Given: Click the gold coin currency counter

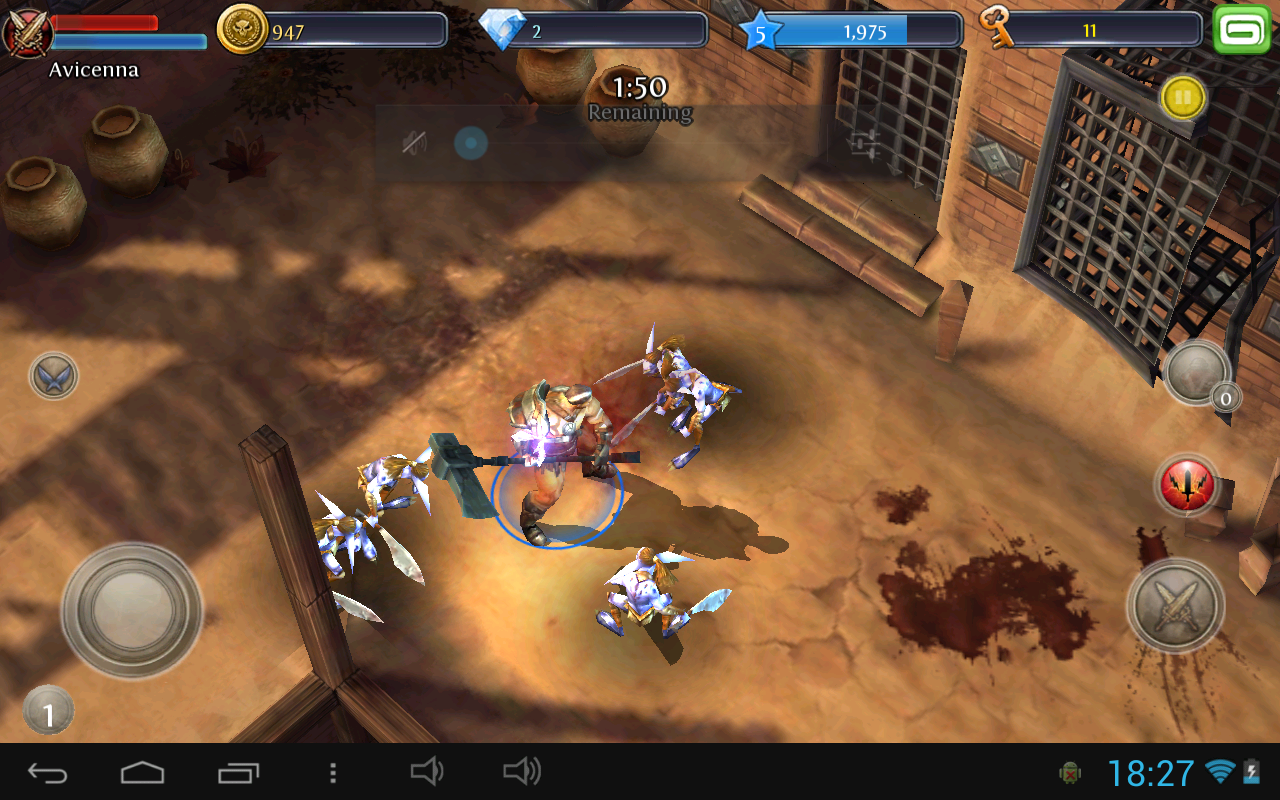Looking at the screenshot, I should click(332, 30).
